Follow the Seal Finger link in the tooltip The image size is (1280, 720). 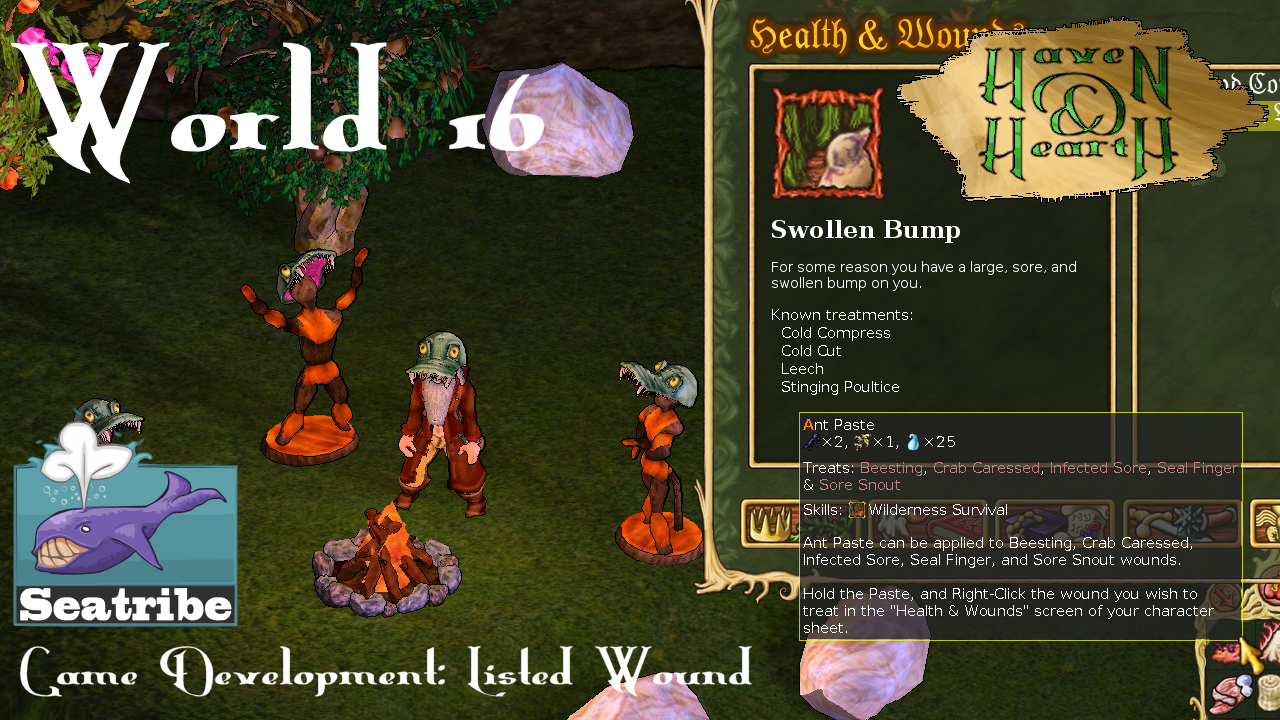click(1197, 468)
